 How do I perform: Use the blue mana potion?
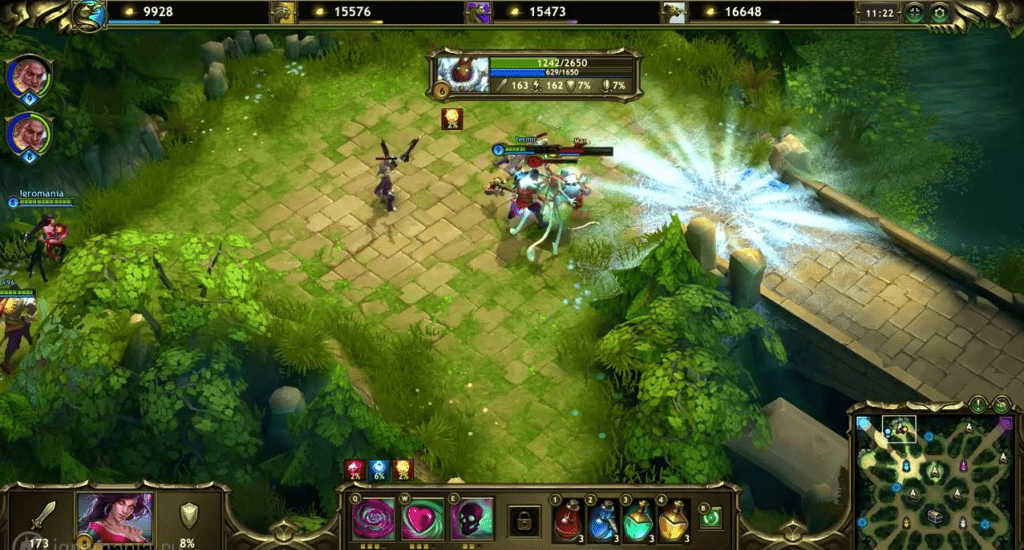603,520
